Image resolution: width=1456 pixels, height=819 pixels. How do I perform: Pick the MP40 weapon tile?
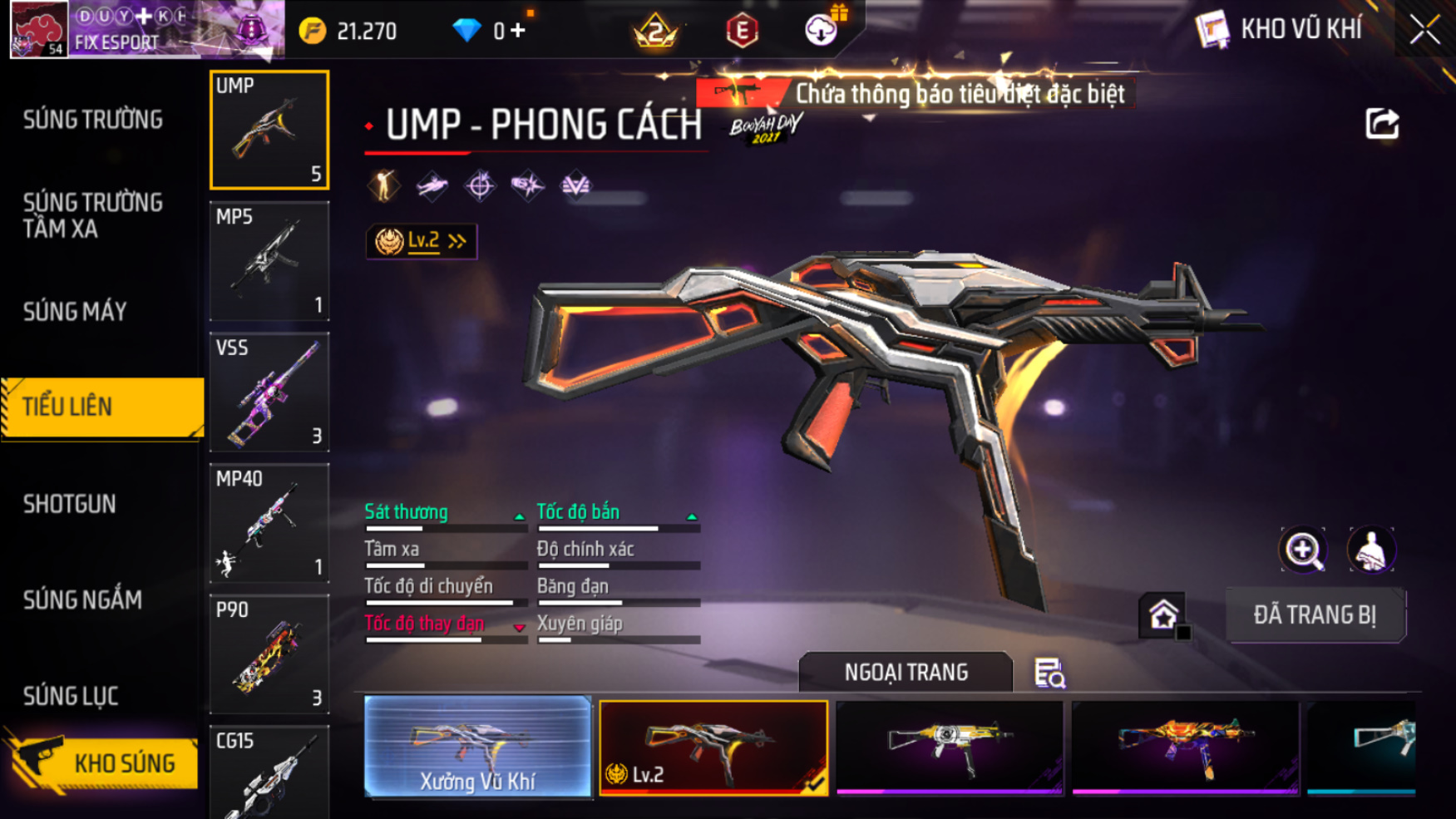(269, 523)
